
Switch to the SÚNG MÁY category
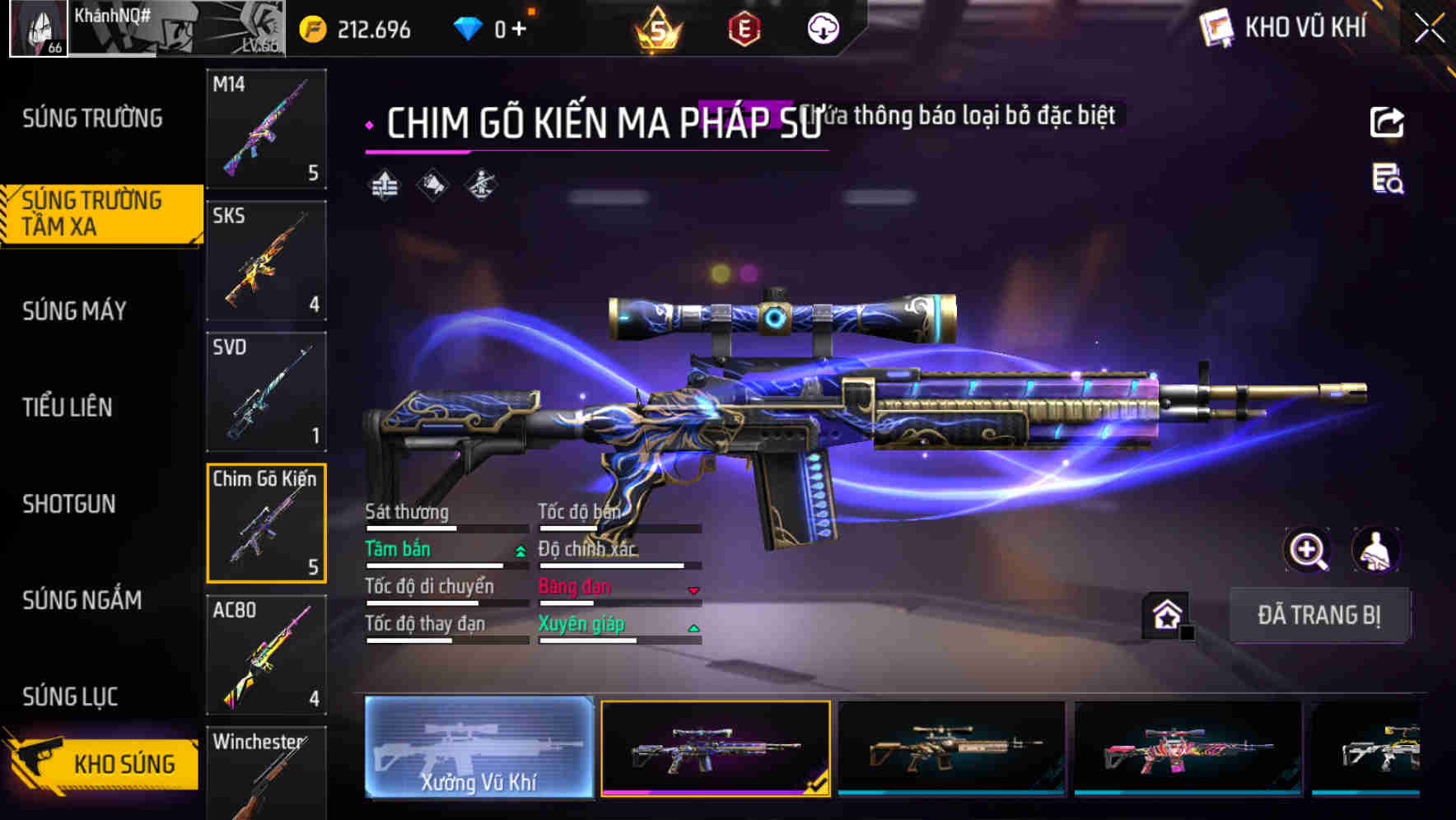(x=74, y=311)
